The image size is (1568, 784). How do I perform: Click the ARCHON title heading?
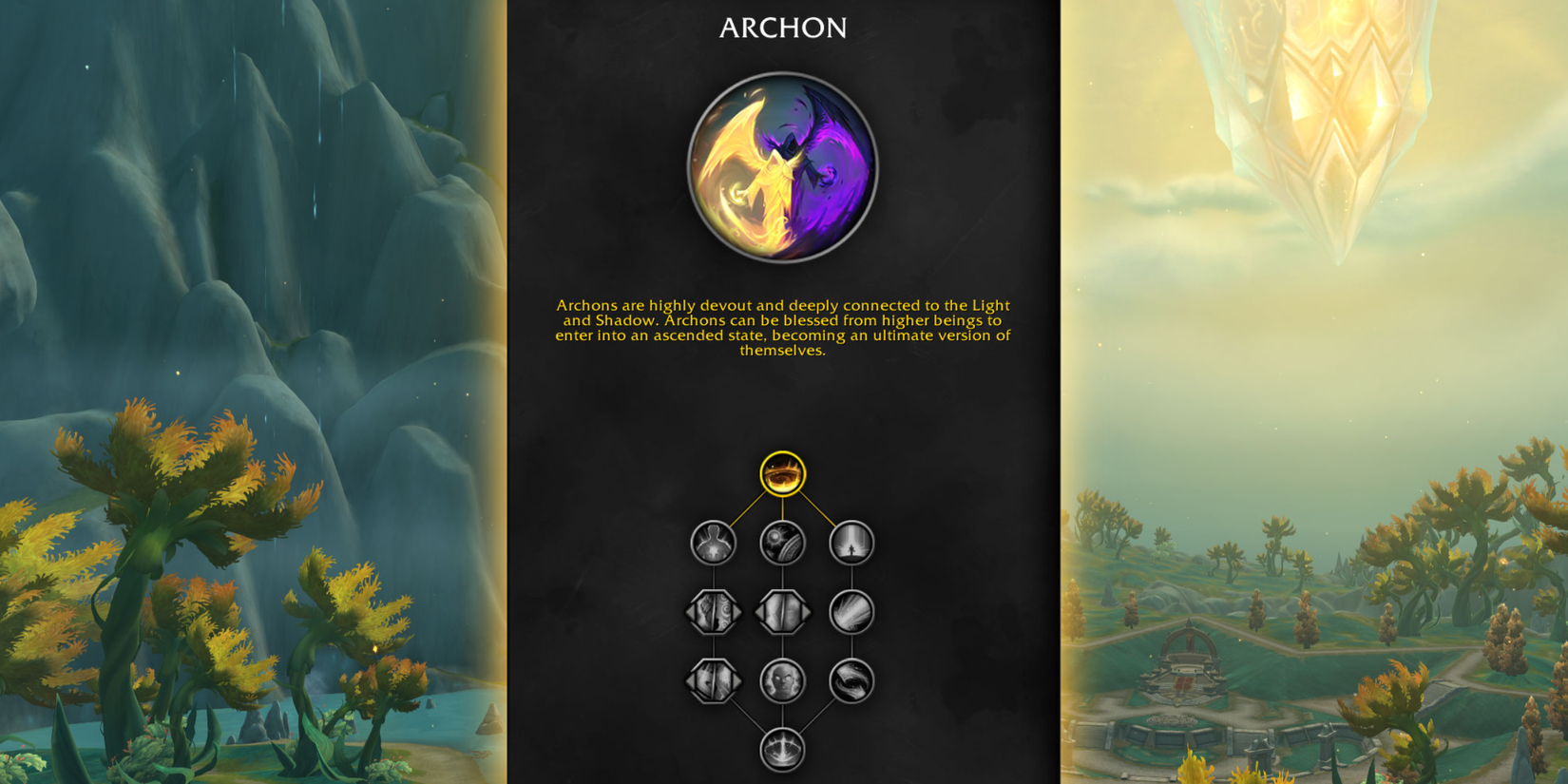pos(783,28)
